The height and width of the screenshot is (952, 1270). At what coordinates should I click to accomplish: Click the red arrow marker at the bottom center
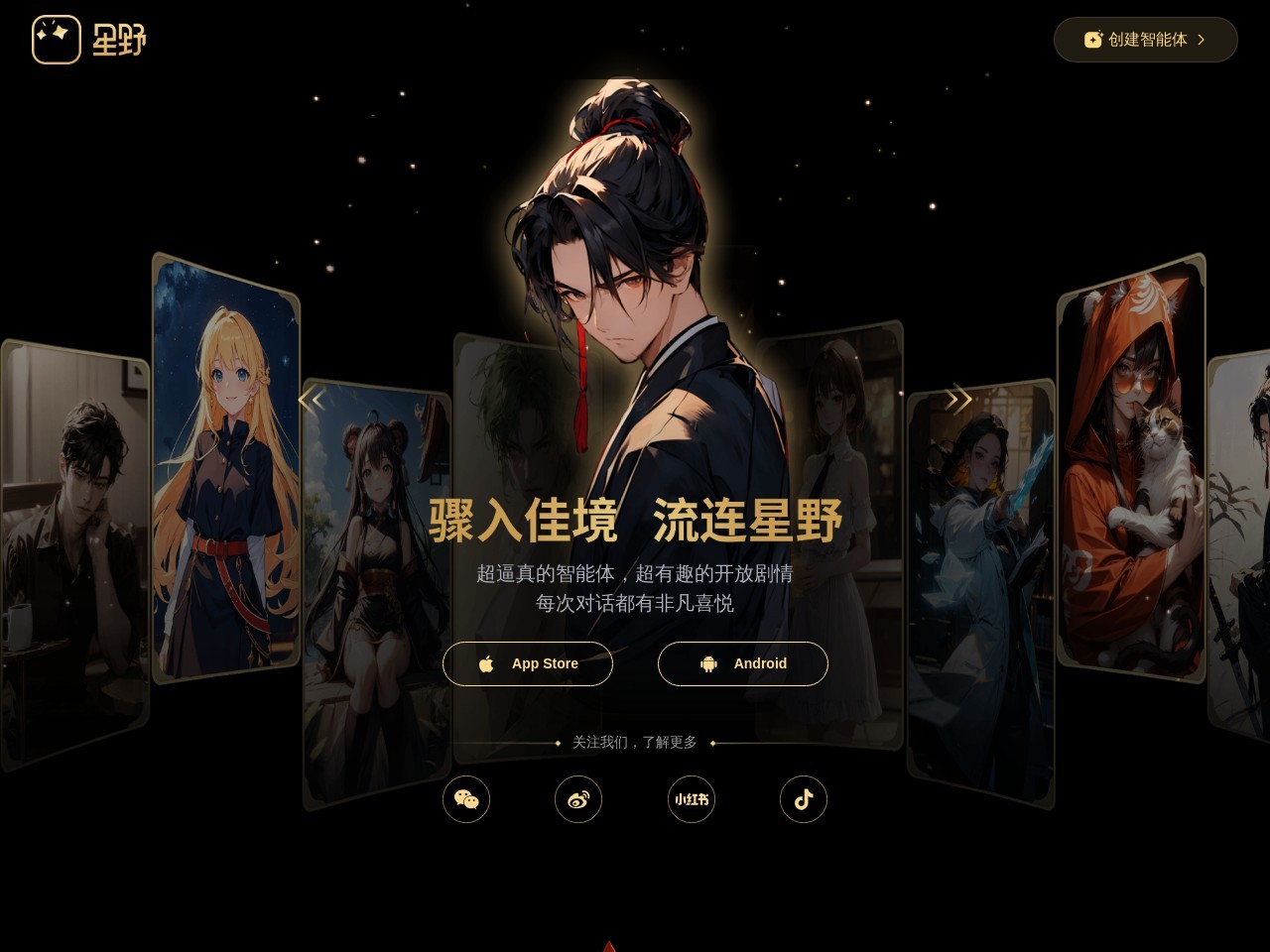pos(609,946)
